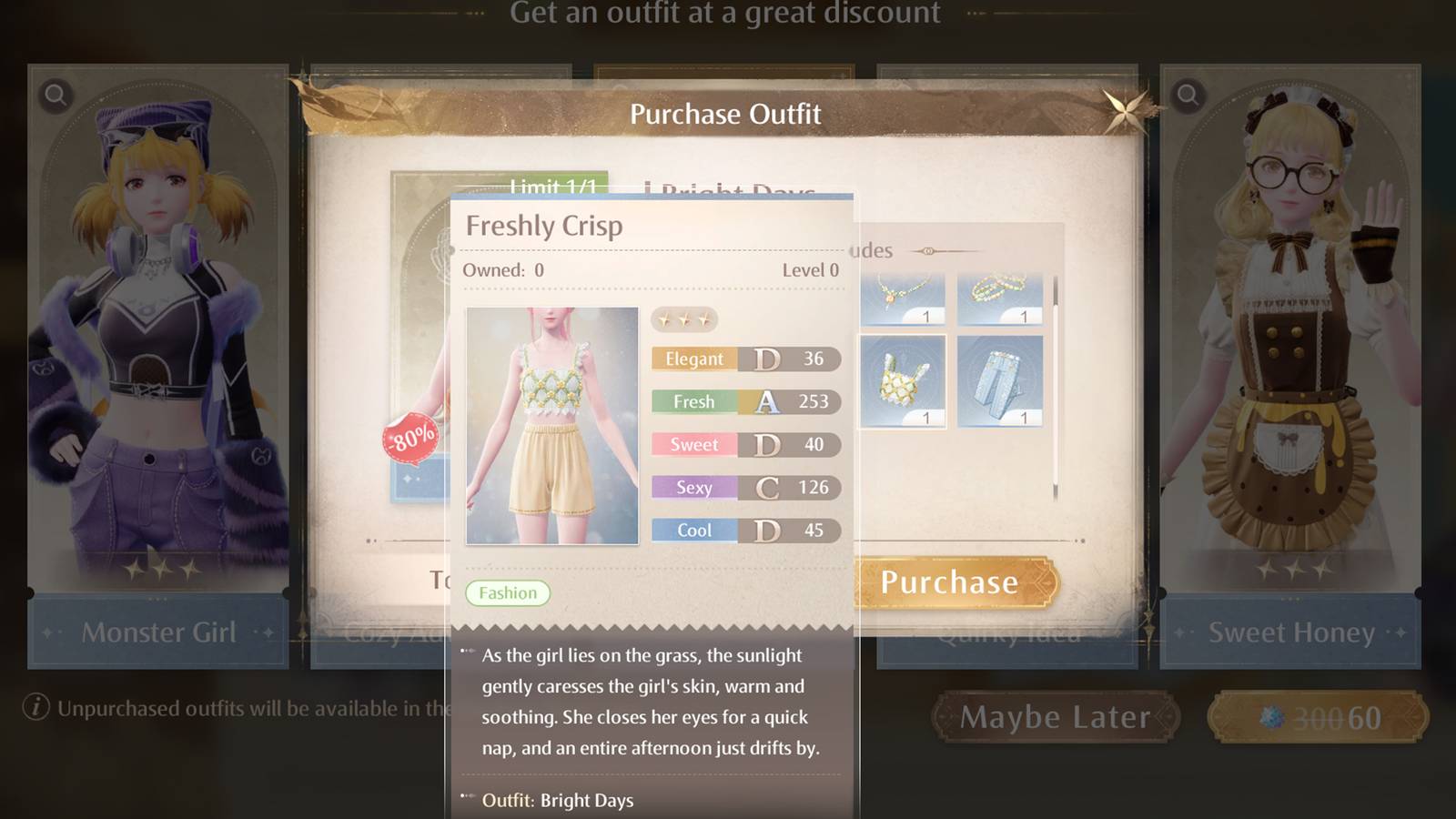Click the three-star rating icon for Freshly Crisp

click(682, 319)
